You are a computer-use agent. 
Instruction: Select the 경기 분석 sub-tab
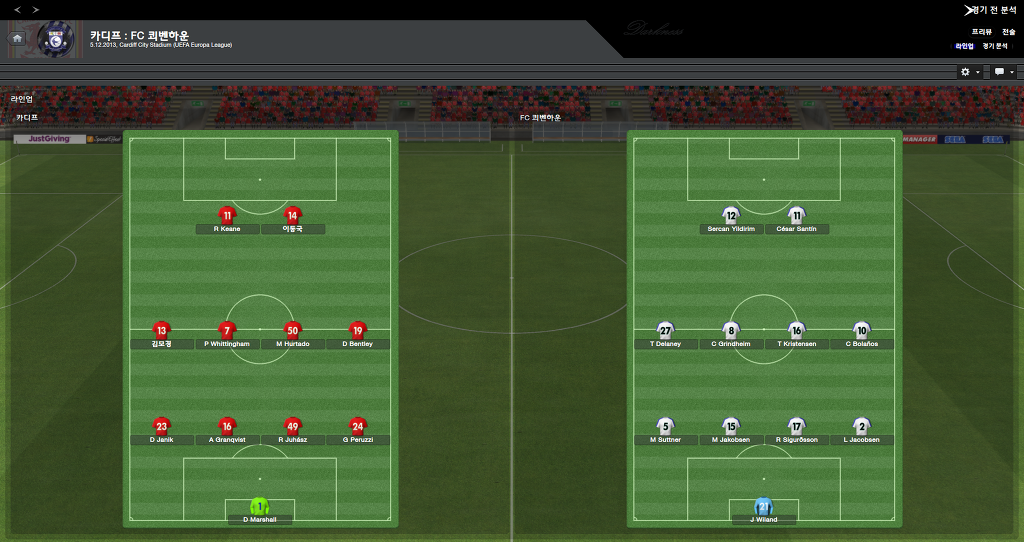point(994,46)
